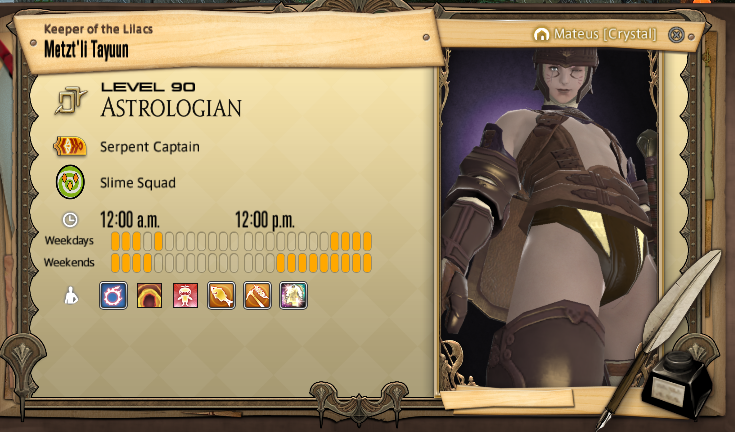Select the Main Scenario meteor activity icon

[113, 295]
